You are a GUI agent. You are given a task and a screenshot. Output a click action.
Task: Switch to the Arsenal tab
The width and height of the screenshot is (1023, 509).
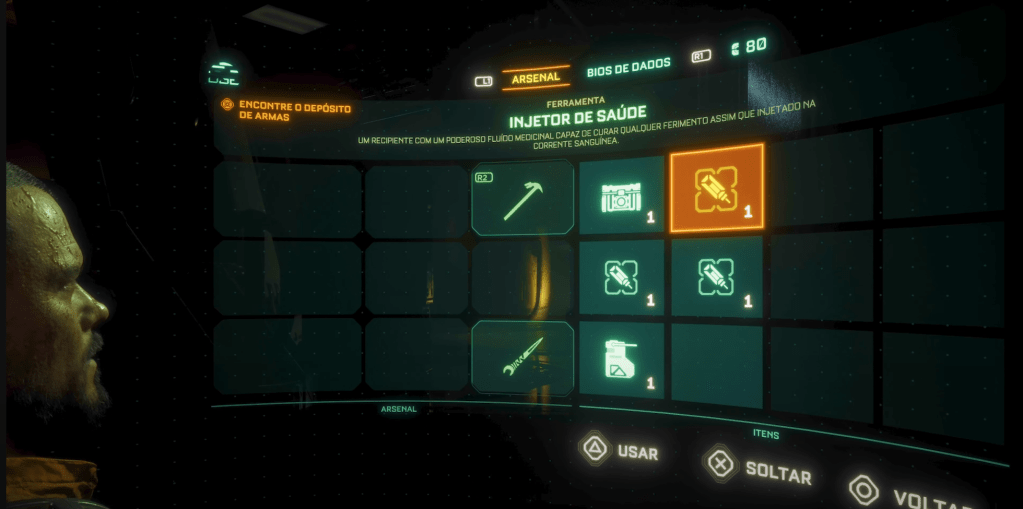click(x=535, y=78)
